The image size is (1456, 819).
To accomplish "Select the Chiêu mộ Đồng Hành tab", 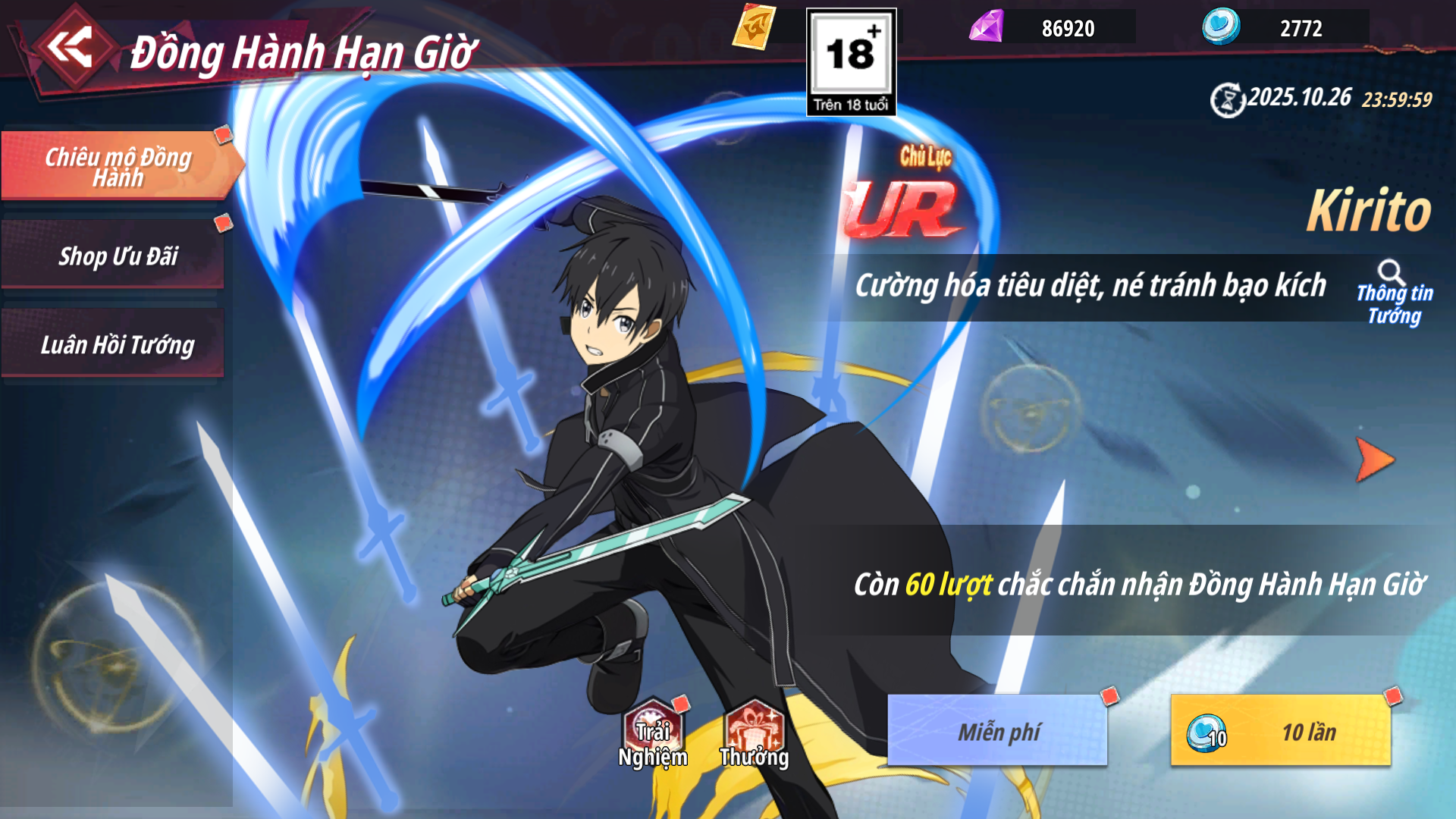I will coord(118,166).
